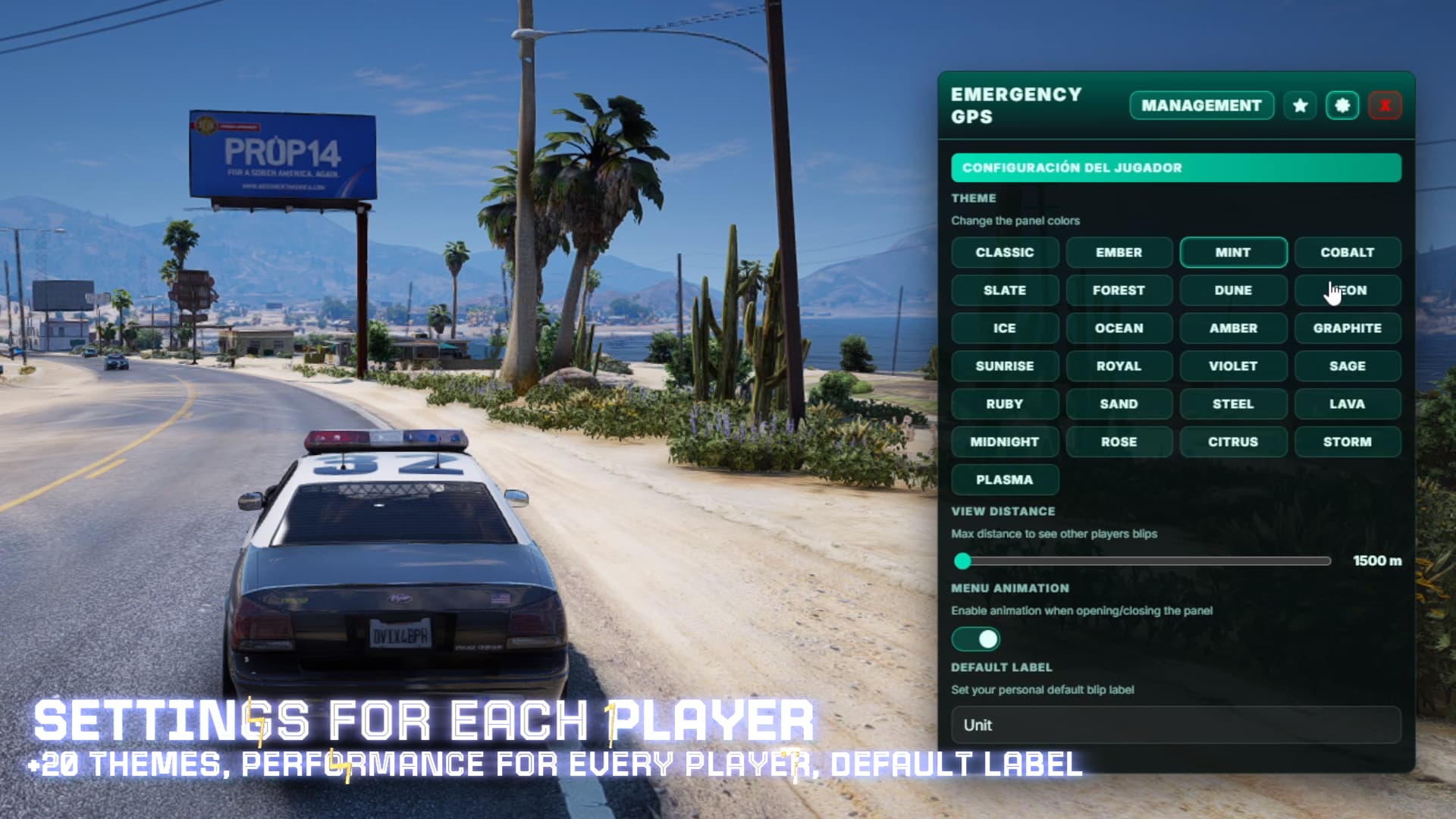
Task: Apply the Graphite theme
Action: [x=1347, y=328]
